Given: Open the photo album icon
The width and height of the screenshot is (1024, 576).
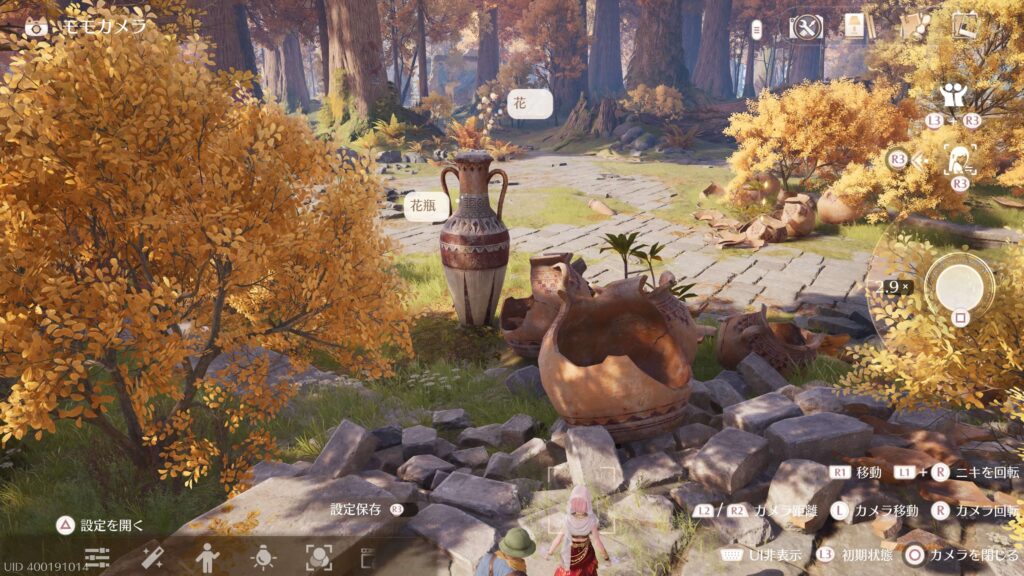Looking at the screenshot, I should coord(966,25).
